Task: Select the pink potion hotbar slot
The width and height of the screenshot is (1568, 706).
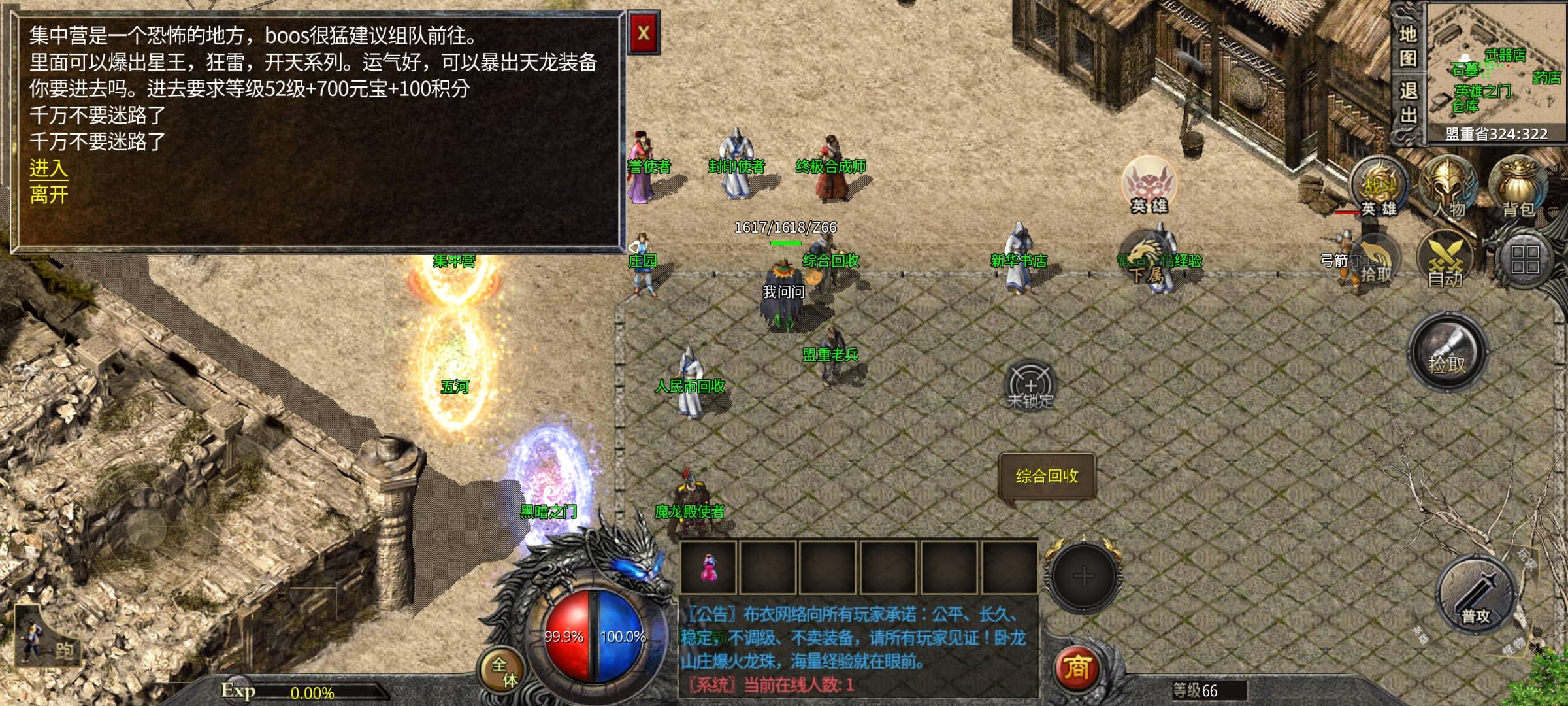Action: click(x=708, y=567)
